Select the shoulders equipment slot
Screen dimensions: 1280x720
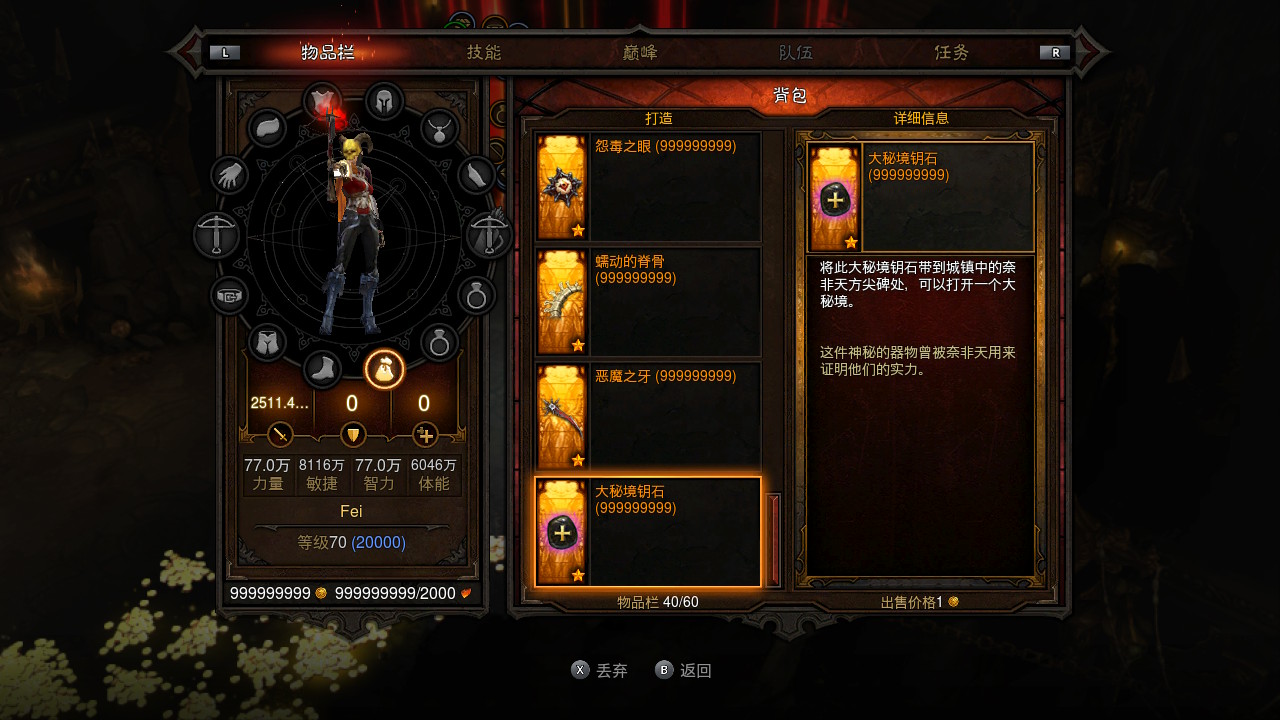(x=267, y=128)
